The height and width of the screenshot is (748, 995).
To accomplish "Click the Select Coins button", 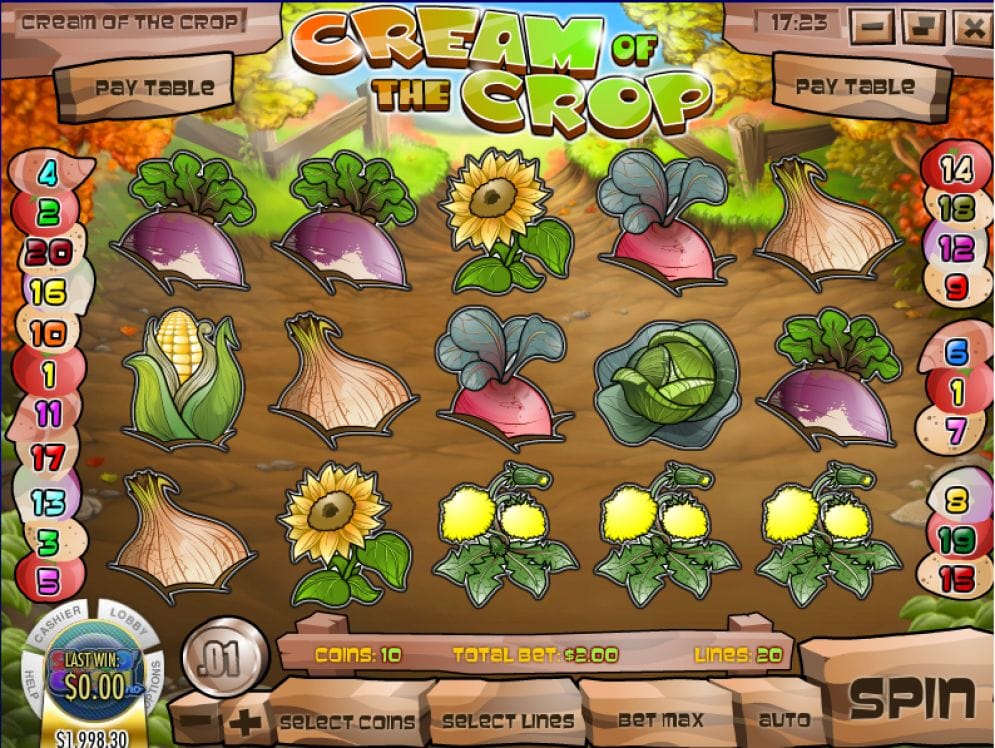I will click(x=347, y=721).
